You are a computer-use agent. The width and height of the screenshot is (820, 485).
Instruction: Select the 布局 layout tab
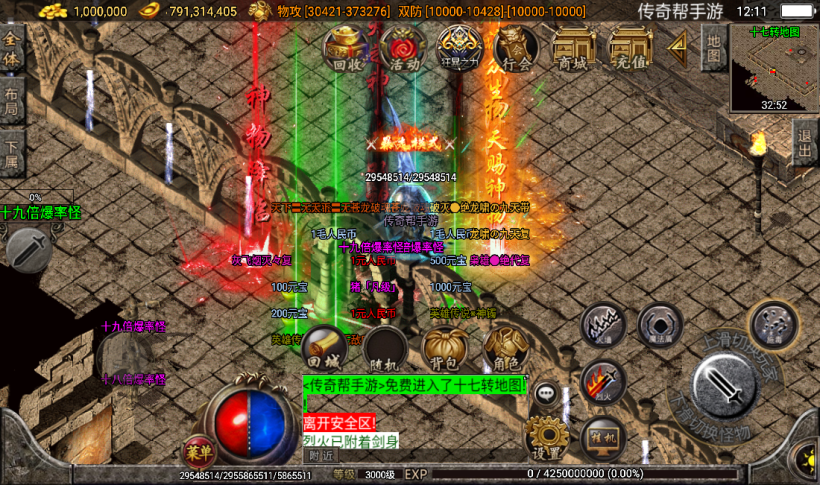[x=12, y=101]
